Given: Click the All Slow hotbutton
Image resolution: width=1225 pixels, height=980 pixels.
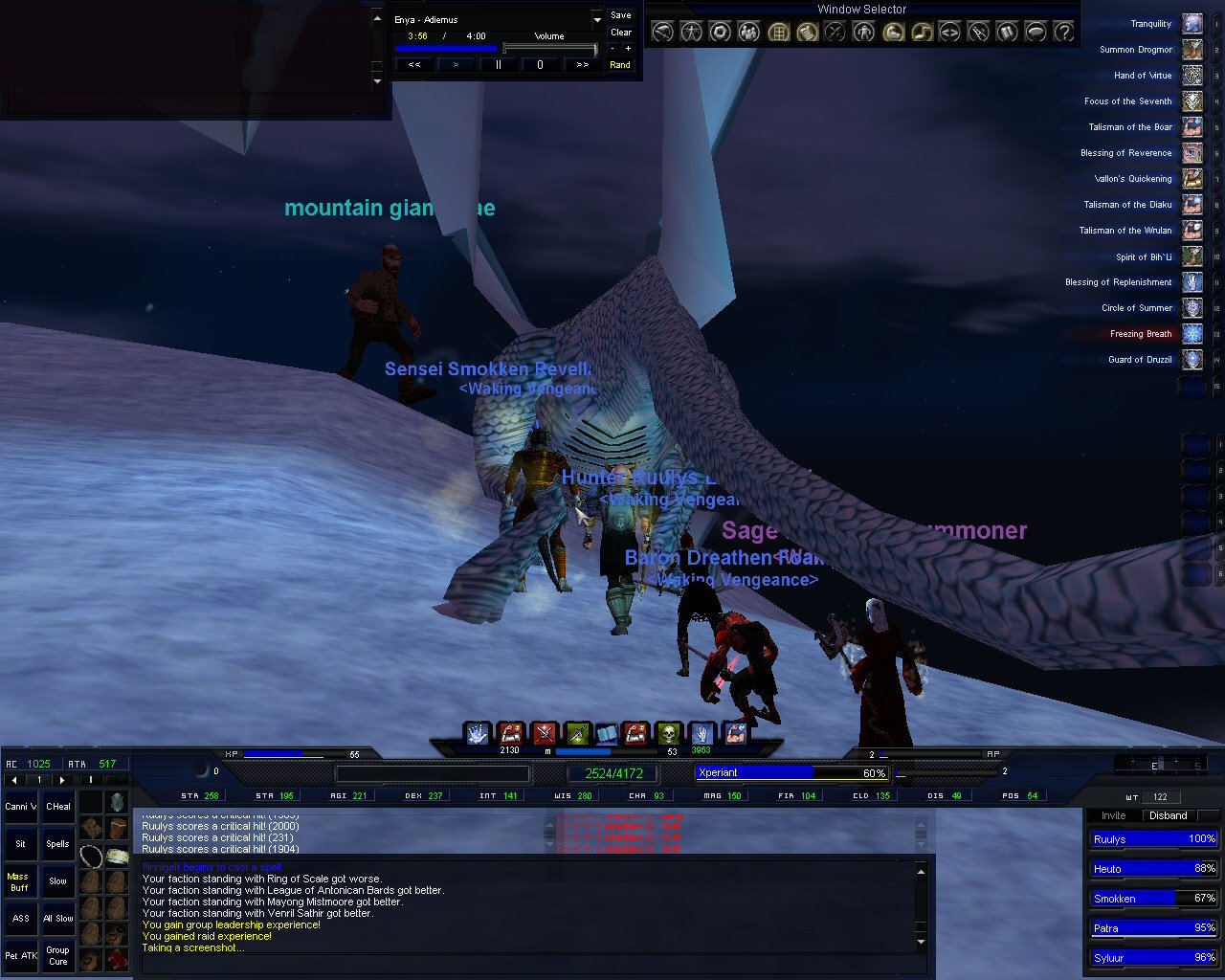Looking at the screenshot, I should click(58, 919).
